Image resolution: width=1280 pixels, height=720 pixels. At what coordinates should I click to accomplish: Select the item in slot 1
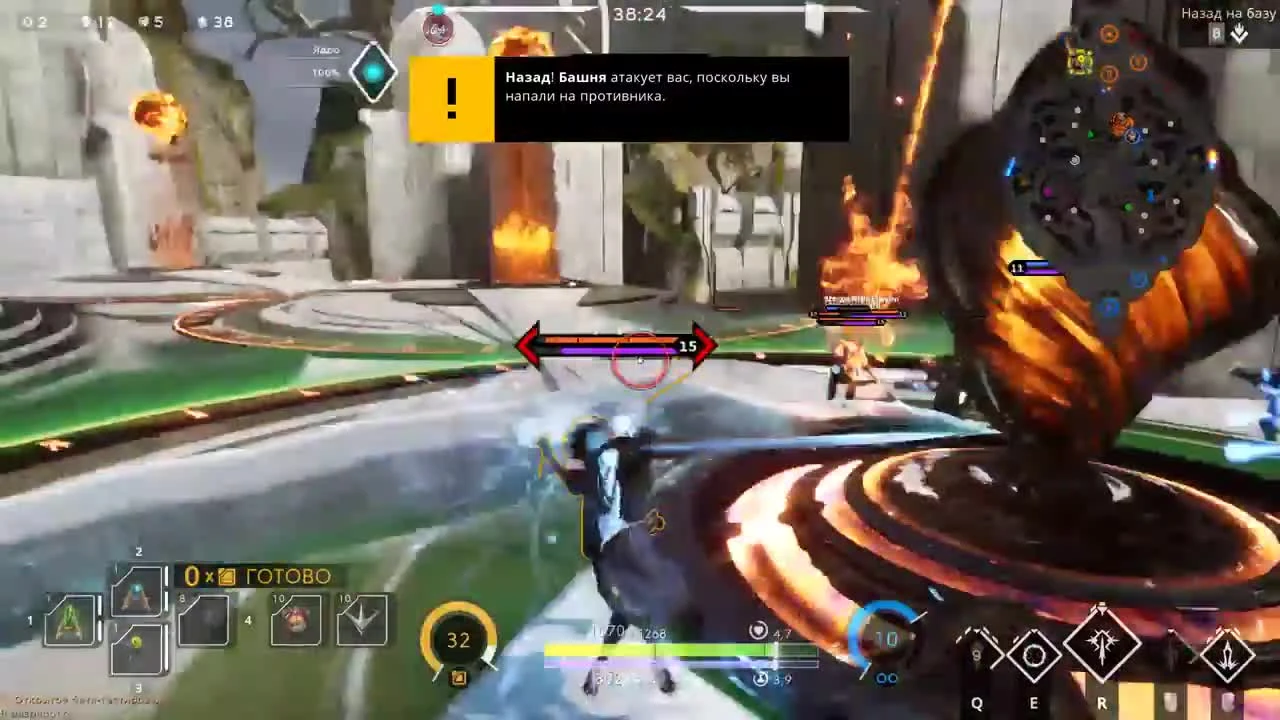(x=68, y=620)
